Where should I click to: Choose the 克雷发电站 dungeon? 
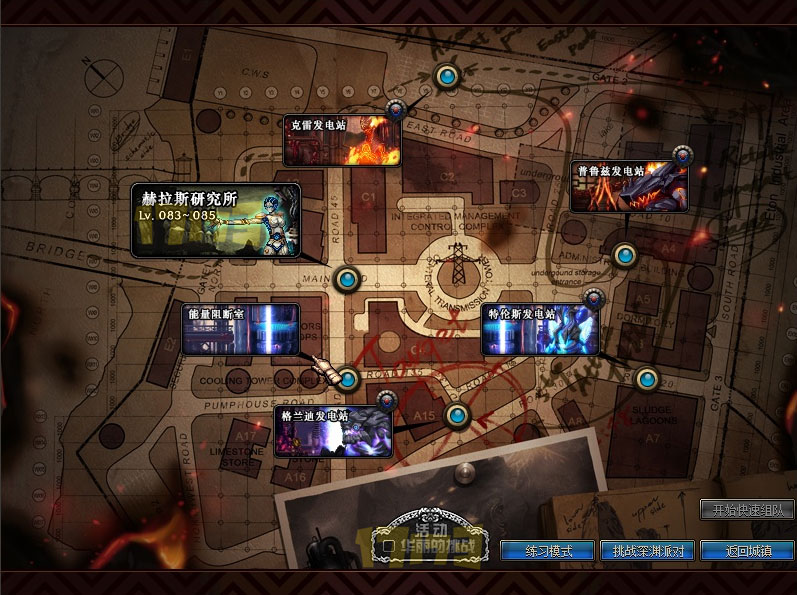pos(342,141)
